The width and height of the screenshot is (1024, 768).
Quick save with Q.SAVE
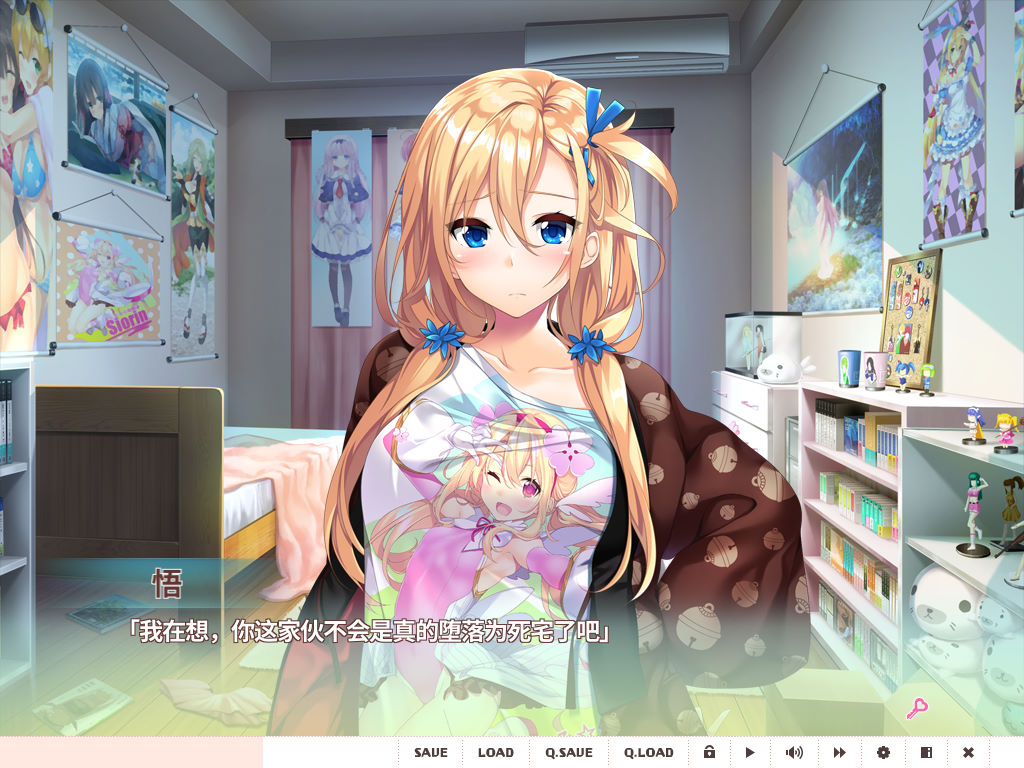(x=569, y=752)
